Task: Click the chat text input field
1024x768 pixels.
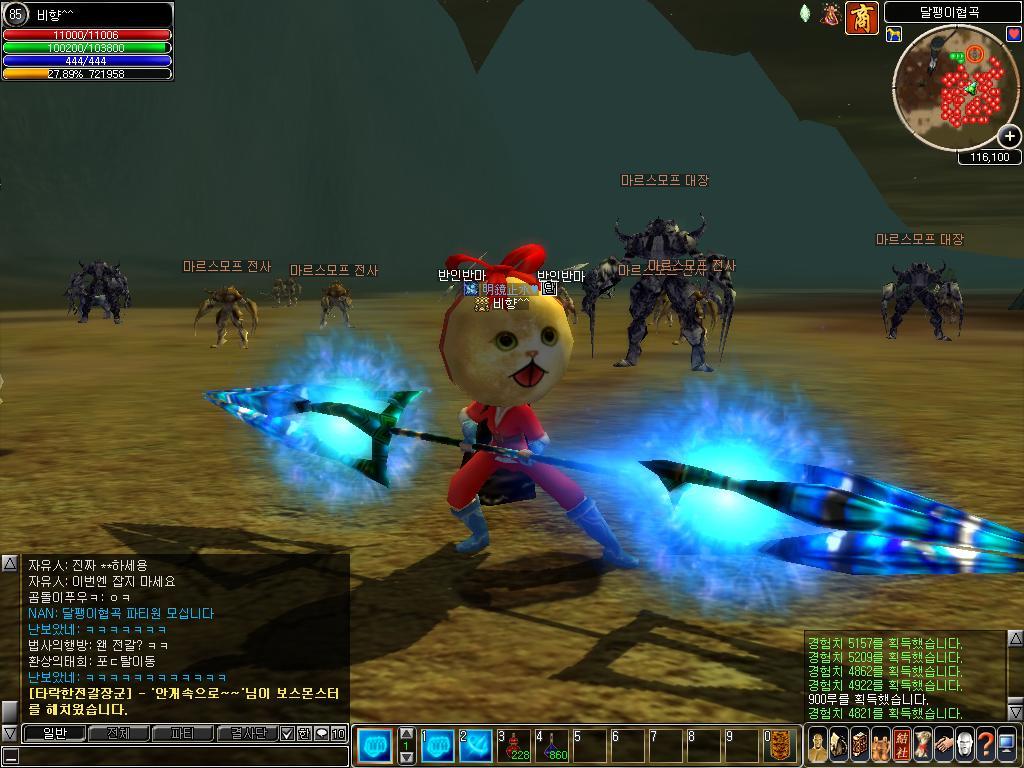Action: (180, 755)
